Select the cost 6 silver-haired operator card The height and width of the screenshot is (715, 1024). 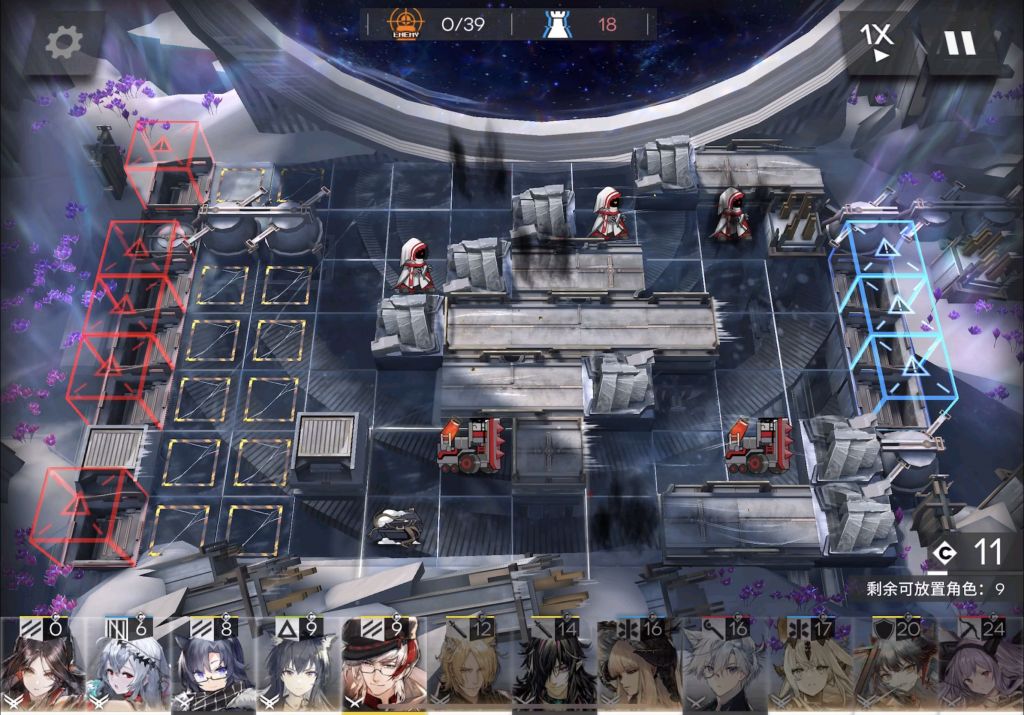[127, 664]
